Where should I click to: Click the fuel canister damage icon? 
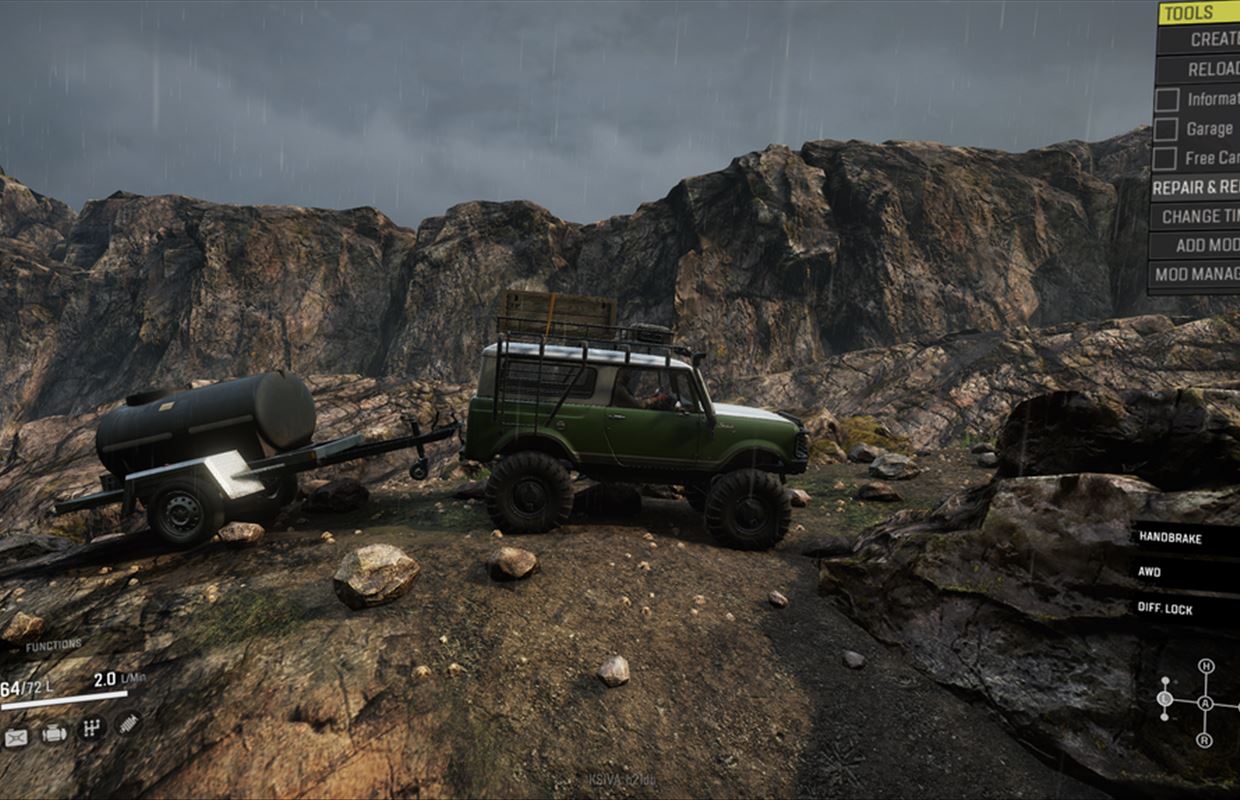click(x=16, y=738)
